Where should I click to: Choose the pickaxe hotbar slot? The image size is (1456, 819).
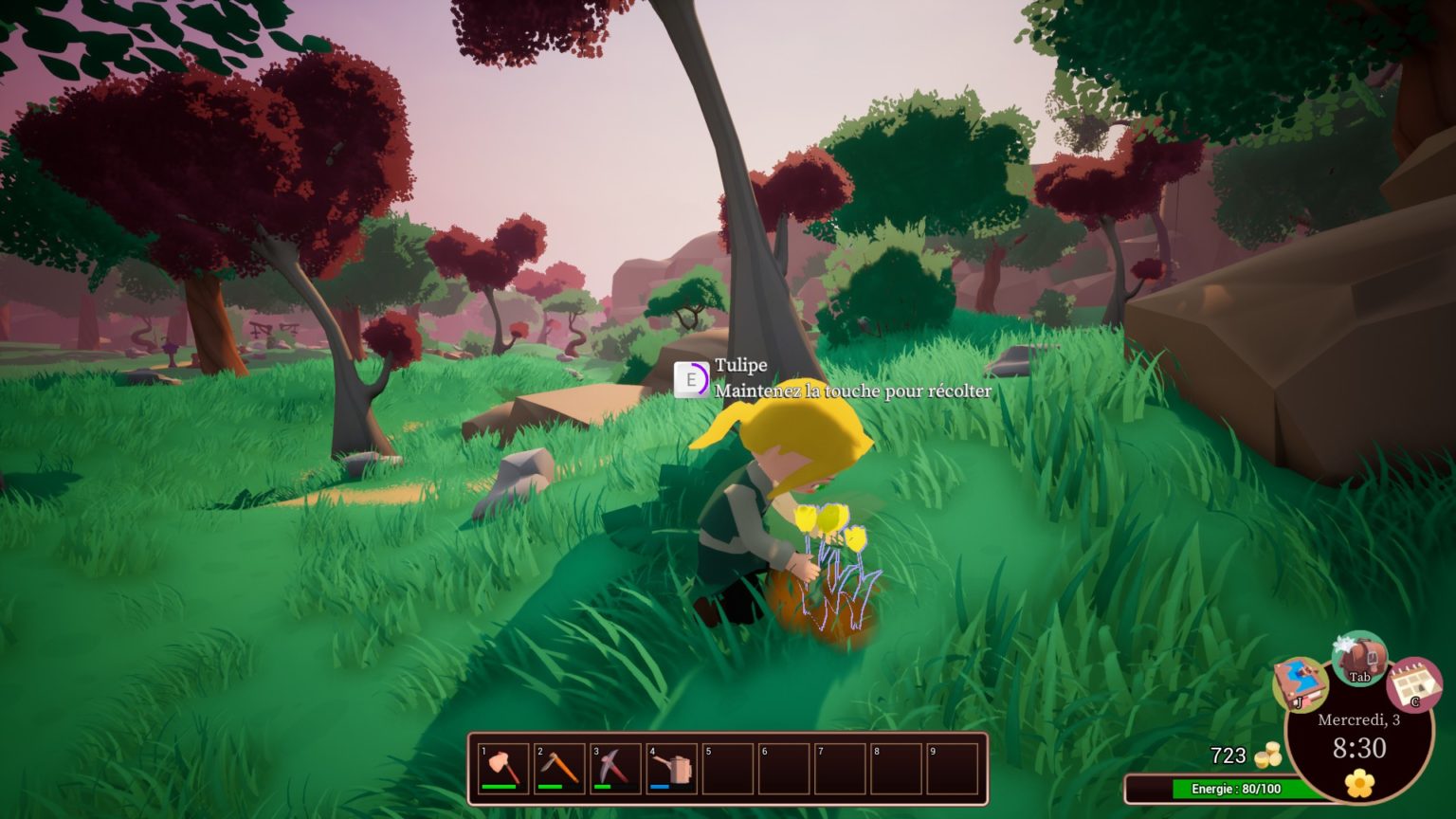615,768
